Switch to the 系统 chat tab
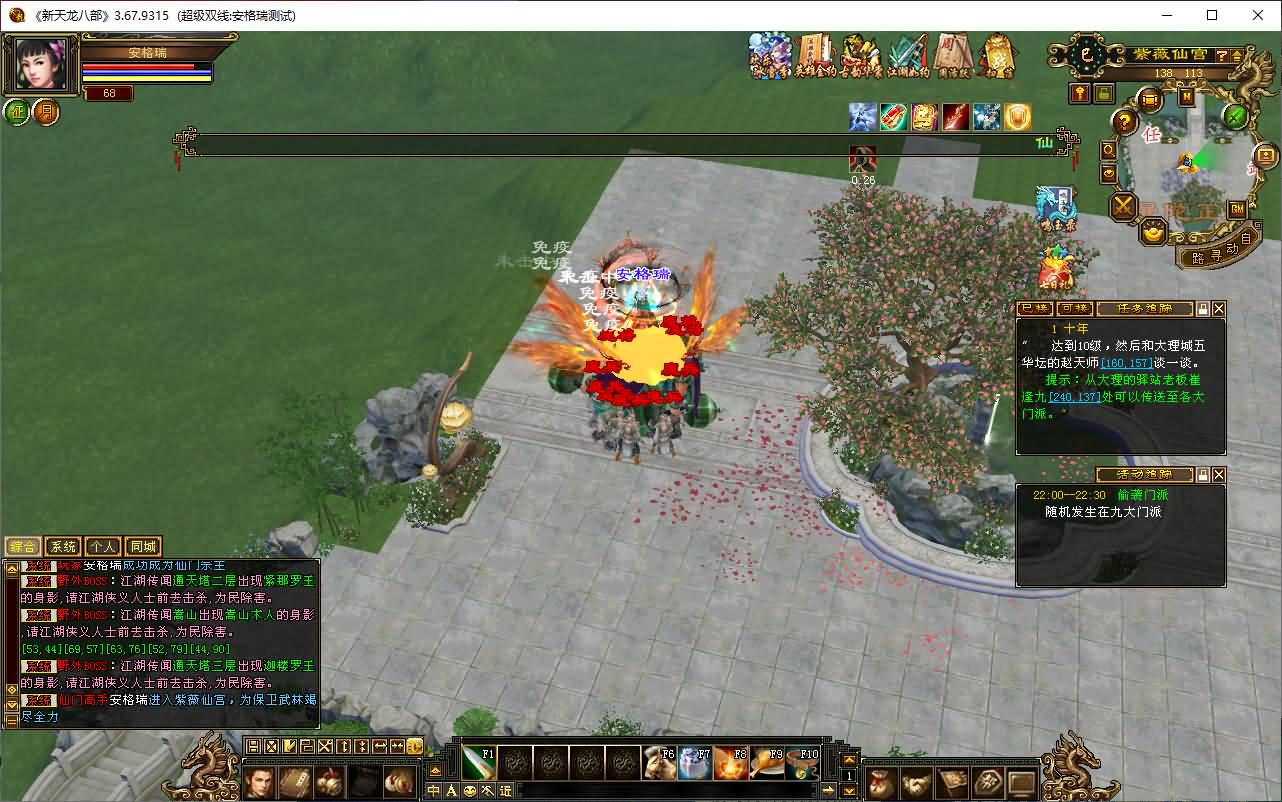The width and height of the screenshot is (1282, 802). 63,546
